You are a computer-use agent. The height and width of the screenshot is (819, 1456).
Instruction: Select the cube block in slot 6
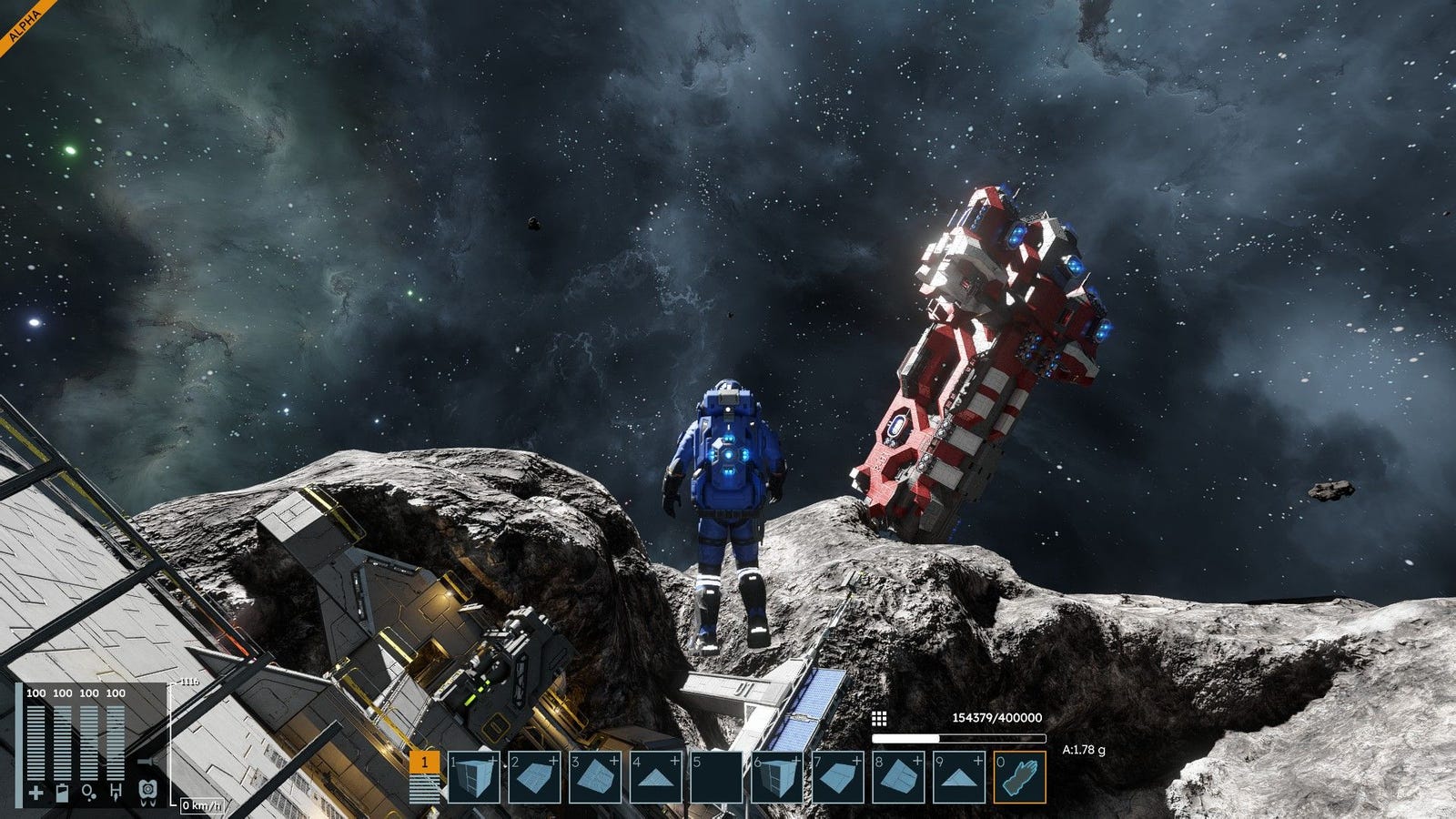777,777
